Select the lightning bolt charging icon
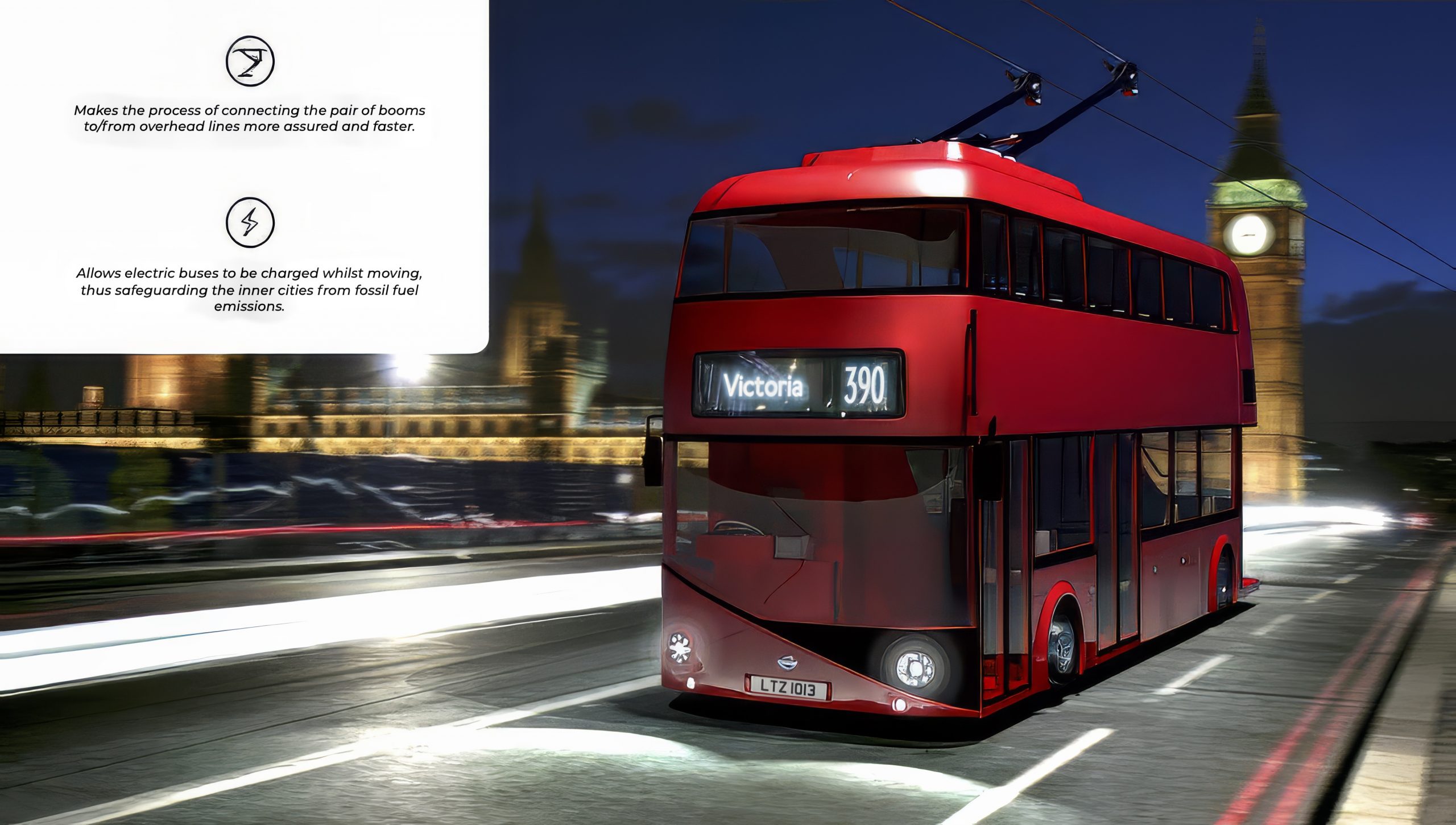 coord(250,221)
